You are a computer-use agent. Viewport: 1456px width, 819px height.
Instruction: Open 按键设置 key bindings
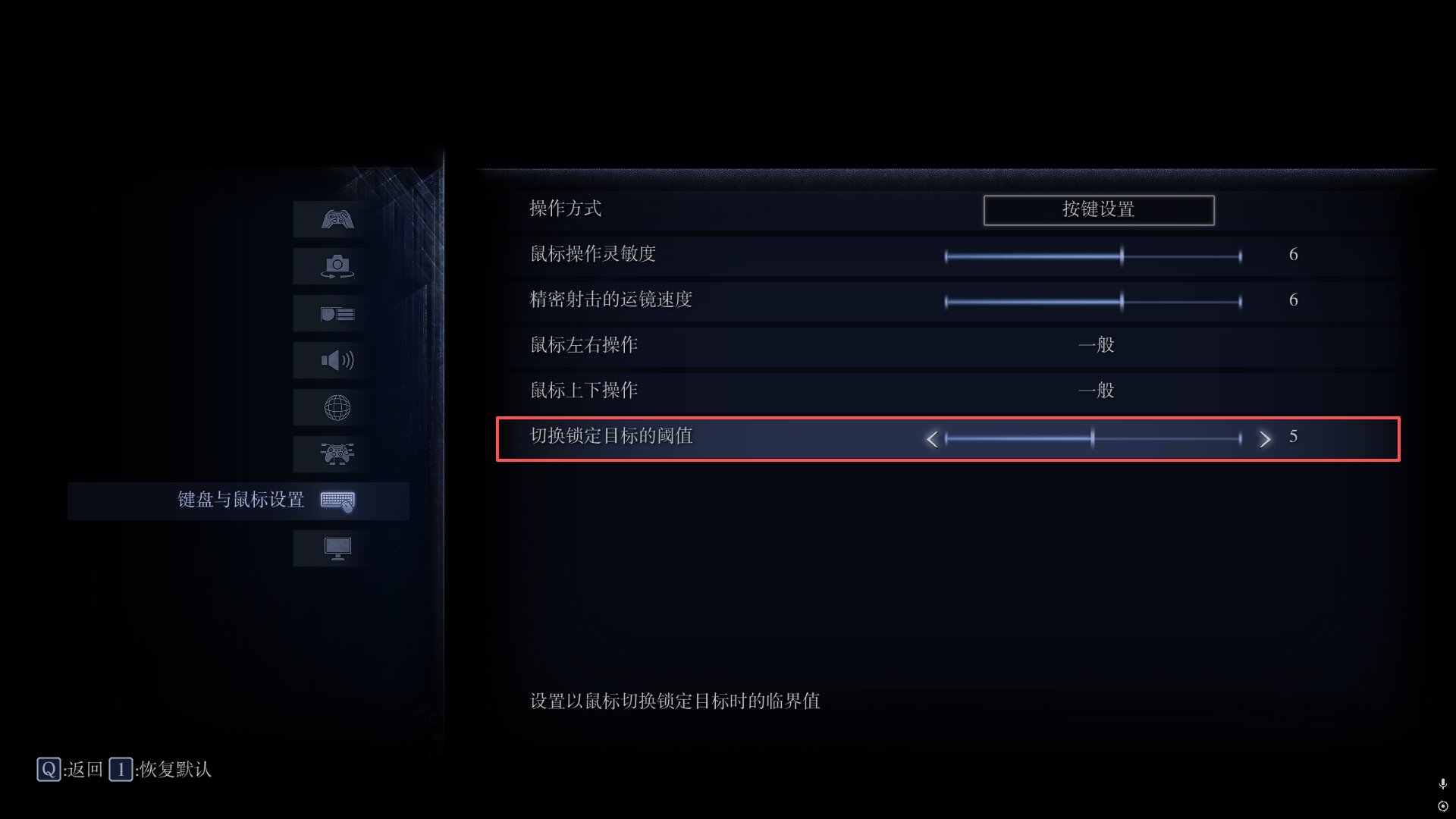click(x=1098, y=210)
